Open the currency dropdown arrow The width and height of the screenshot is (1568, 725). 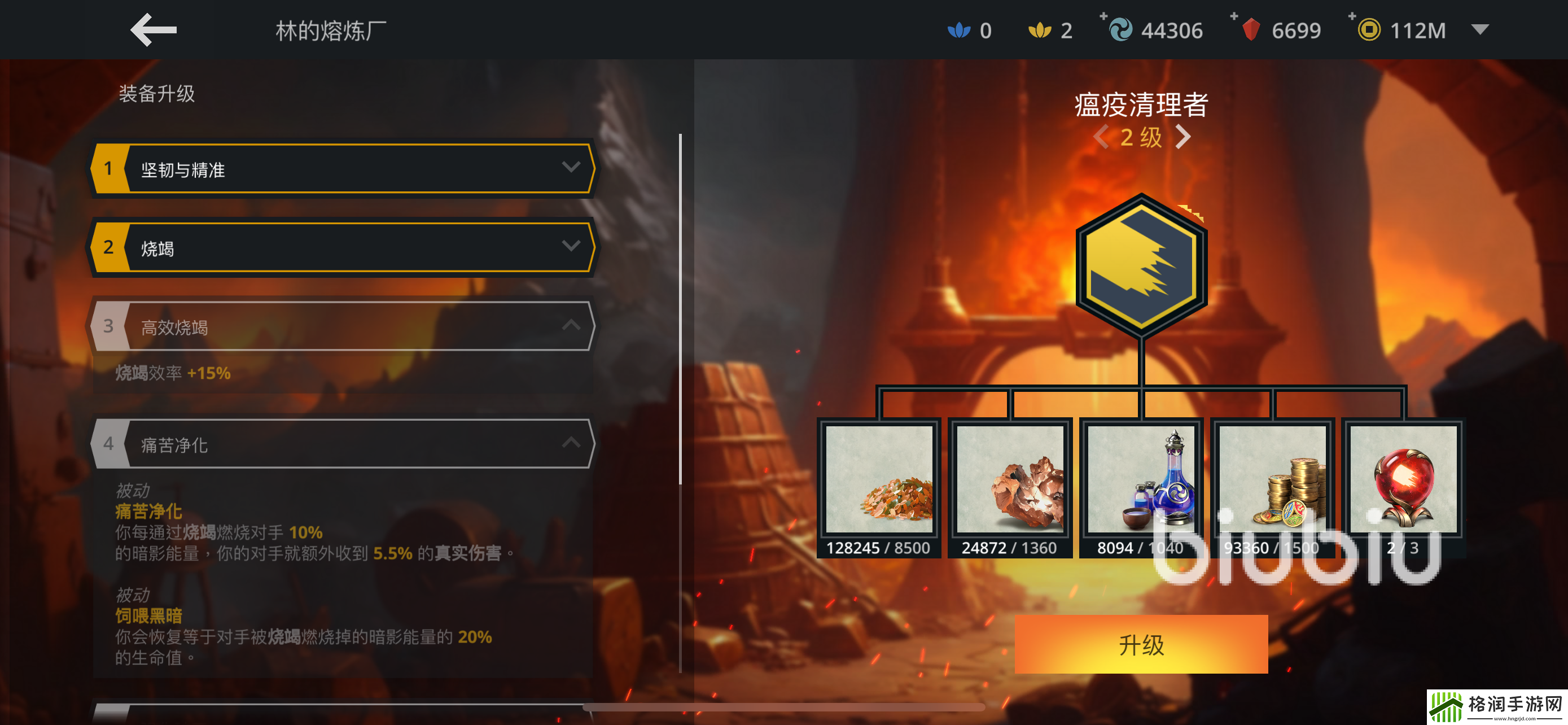point(1480,29)
